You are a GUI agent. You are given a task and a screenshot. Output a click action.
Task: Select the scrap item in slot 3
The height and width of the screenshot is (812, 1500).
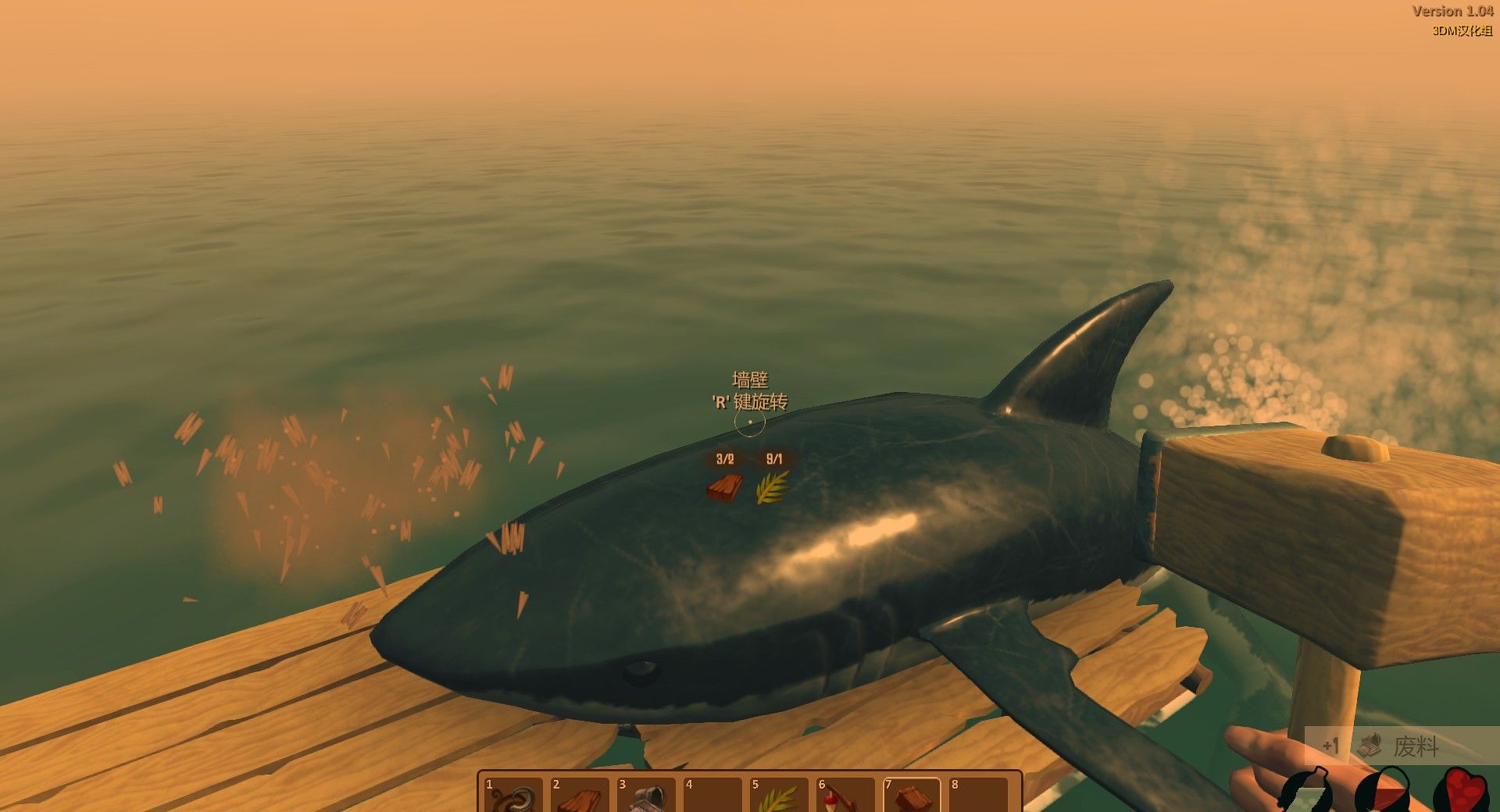(645, 796)
